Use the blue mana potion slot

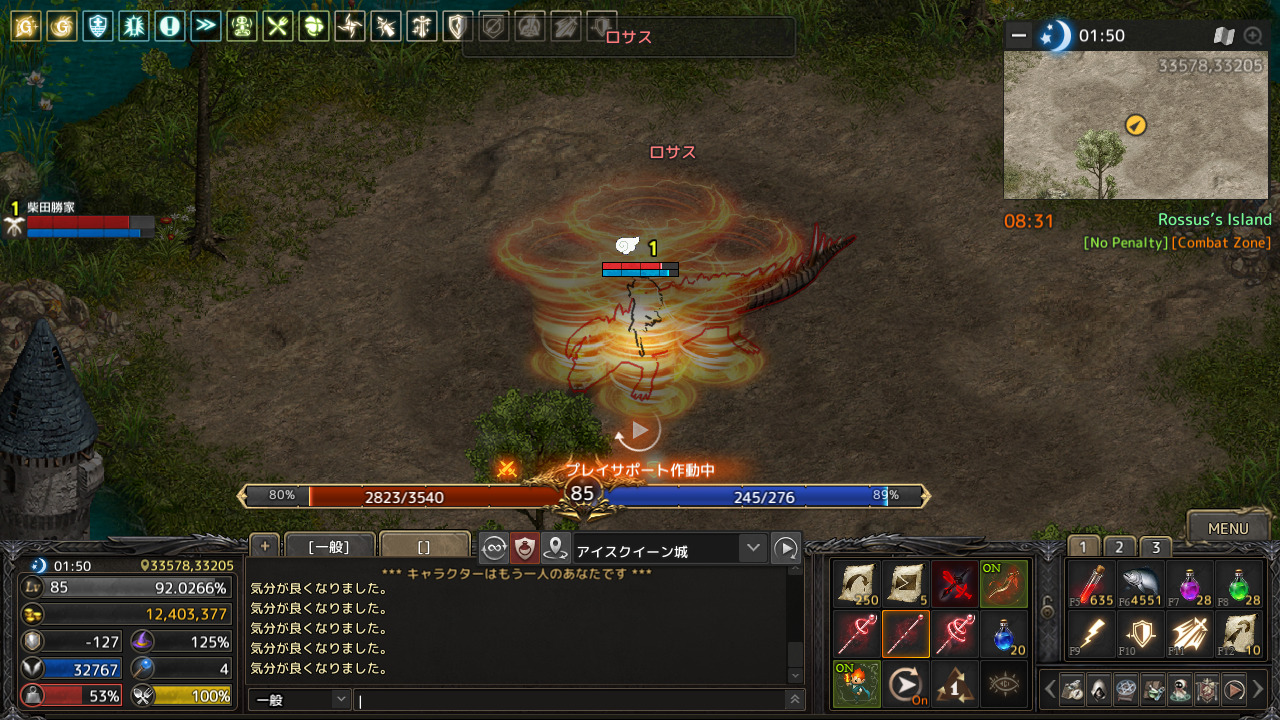click(1003, 634)
